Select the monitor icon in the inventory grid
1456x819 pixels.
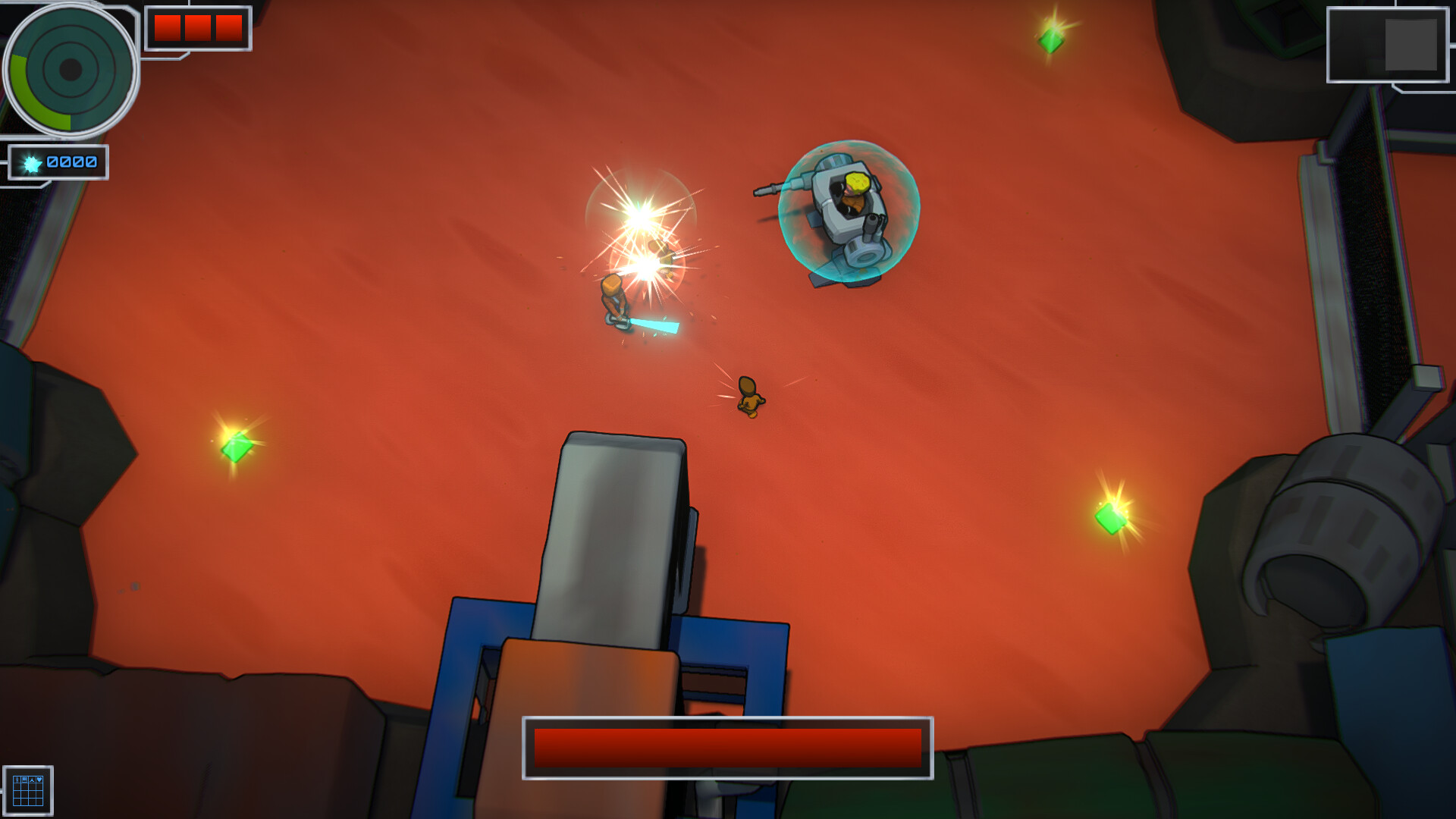(x=24, y=780)
